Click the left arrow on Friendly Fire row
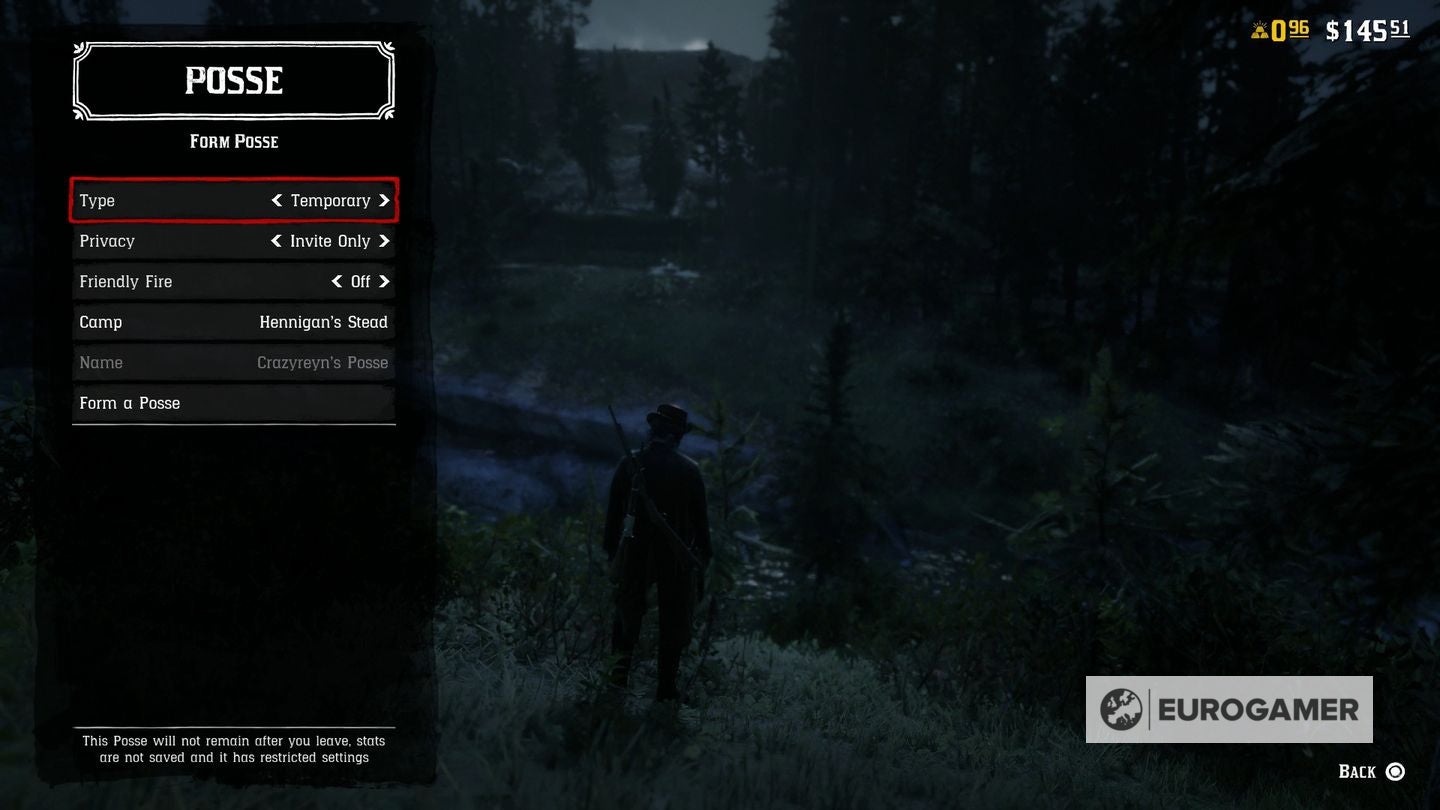1440x810 pixels. point(337,281)
